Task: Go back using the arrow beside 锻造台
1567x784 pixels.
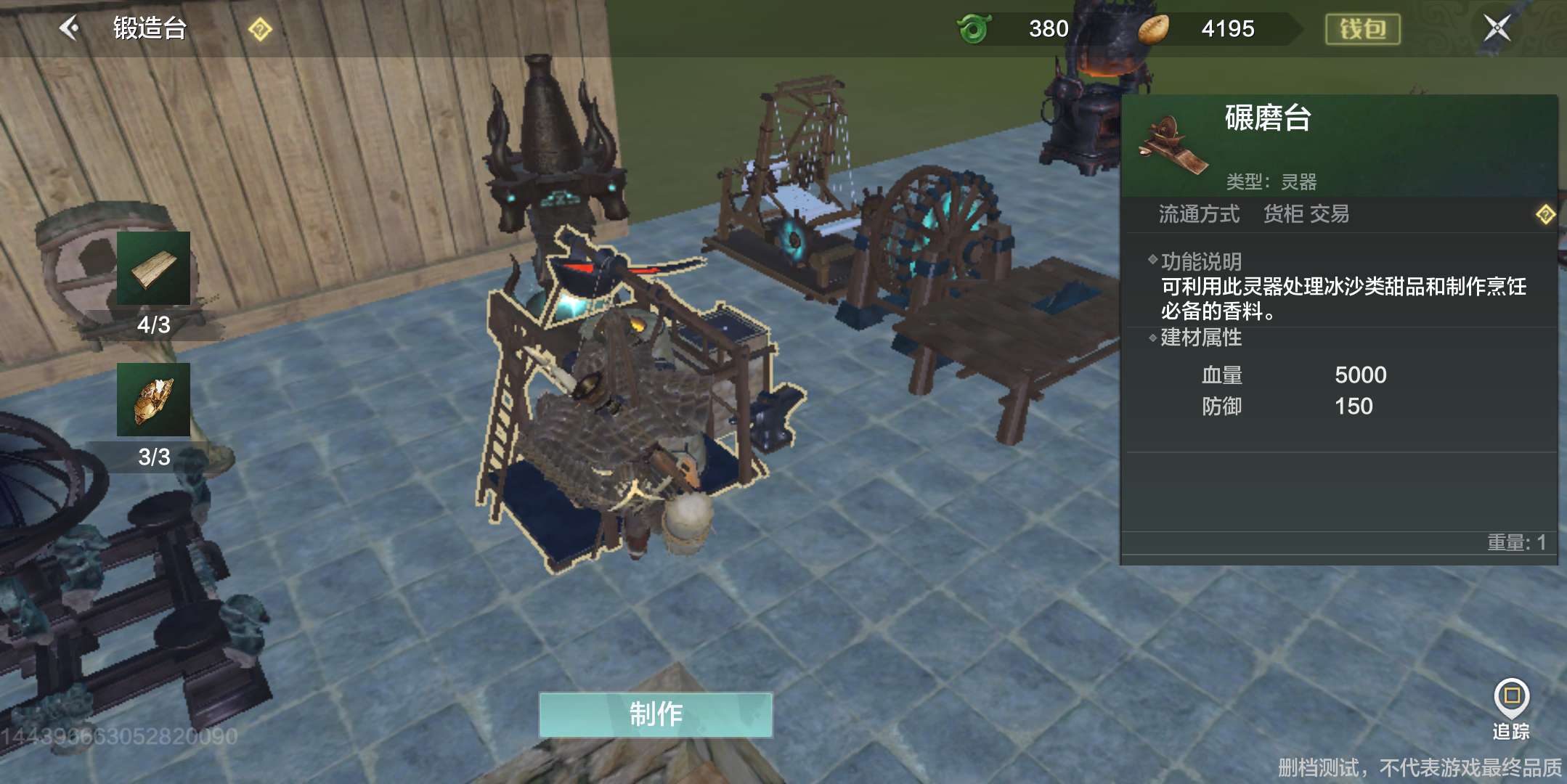Action: [x=70, y=28]
